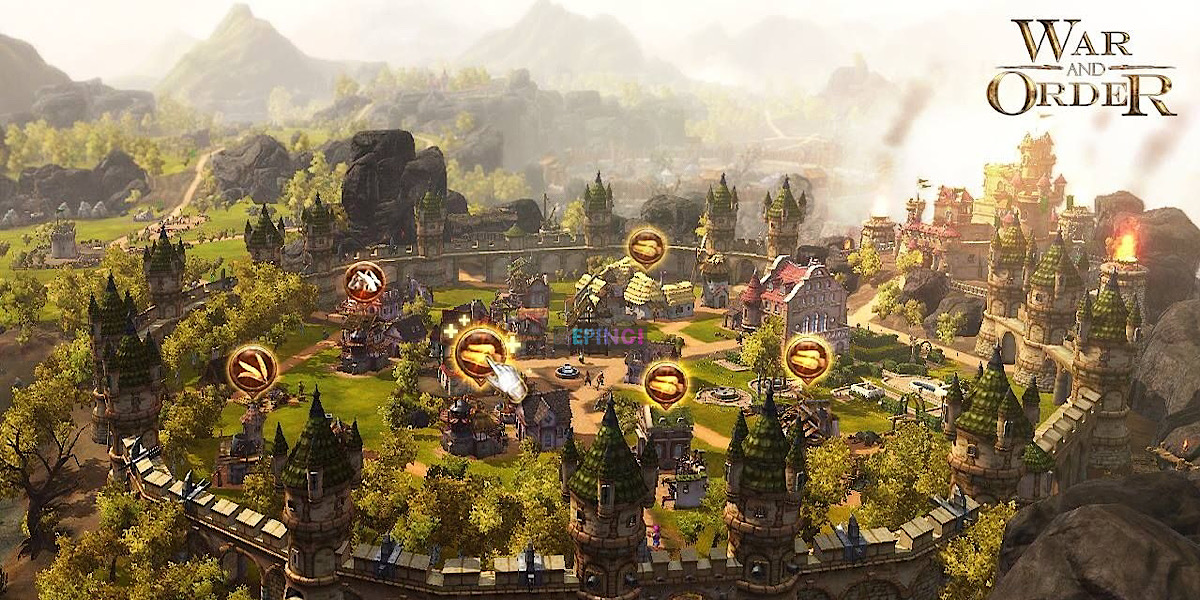Collect wood bubble above the thatched-roof cottages
Screen dimensions: 1200x600
647,247
